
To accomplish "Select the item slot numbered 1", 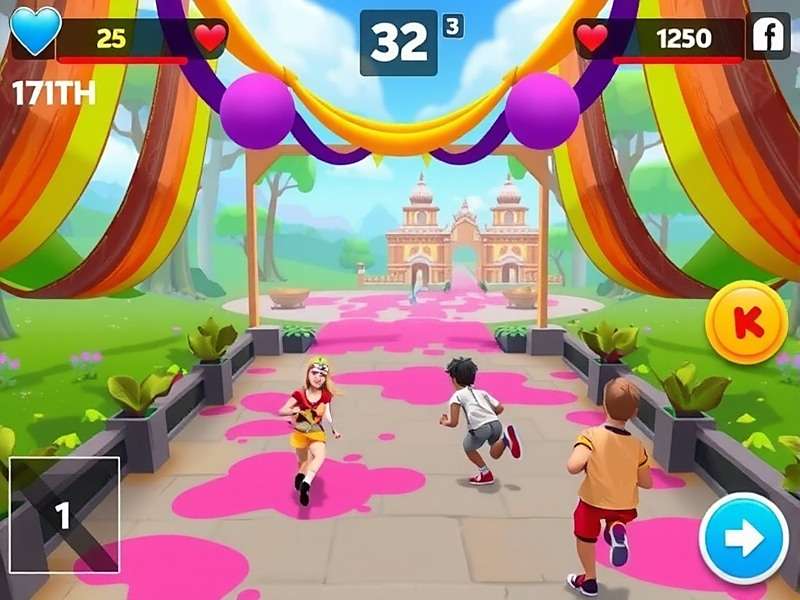I will click(64, 514).
